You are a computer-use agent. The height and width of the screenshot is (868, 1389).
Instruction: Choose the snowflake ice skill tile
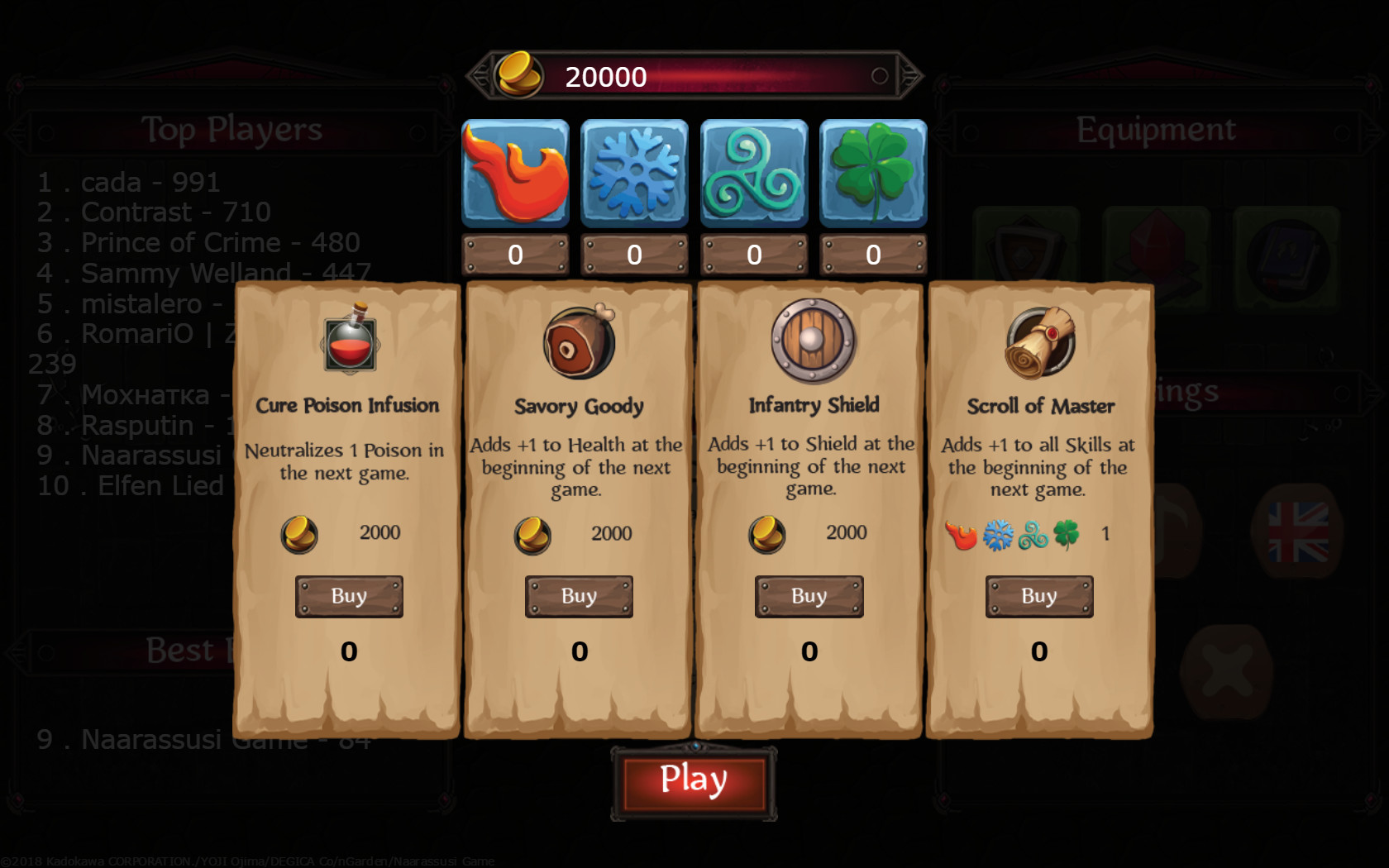point(634,174)
